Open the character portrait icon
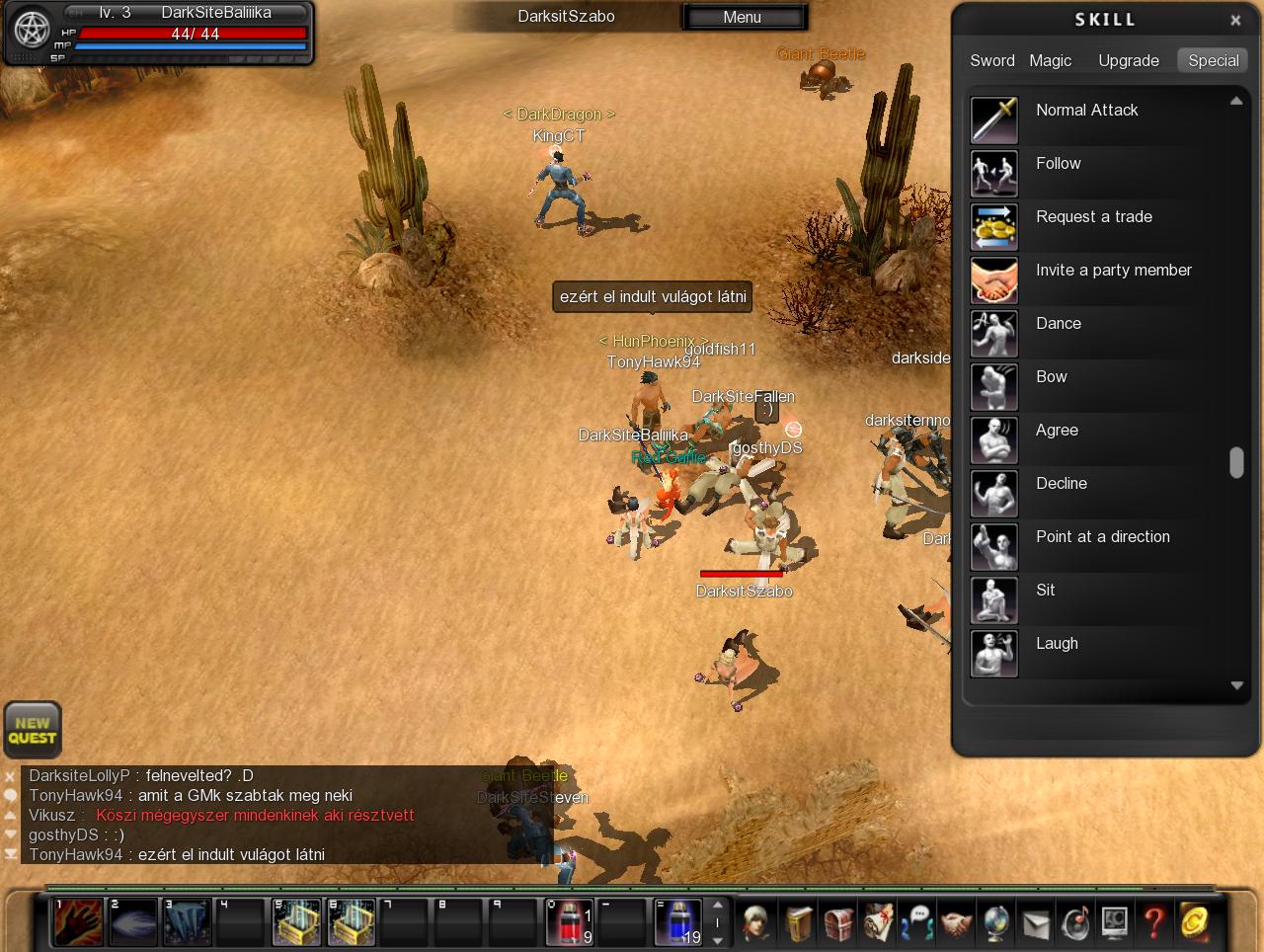Screen dimensions: 1264x952 pos(757,922)
